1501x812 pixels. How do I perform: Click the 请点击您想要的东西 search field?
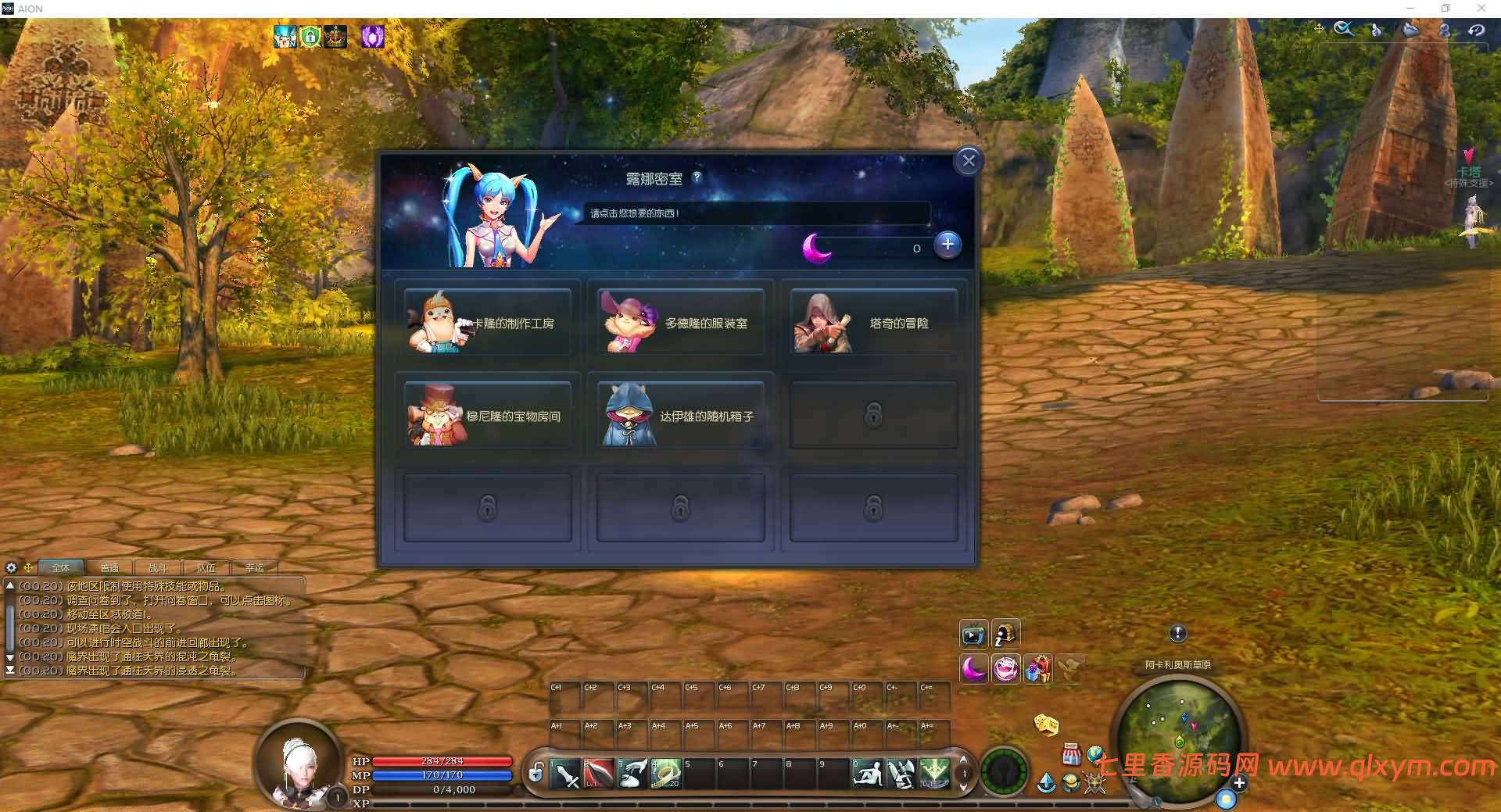pos(754,213)
